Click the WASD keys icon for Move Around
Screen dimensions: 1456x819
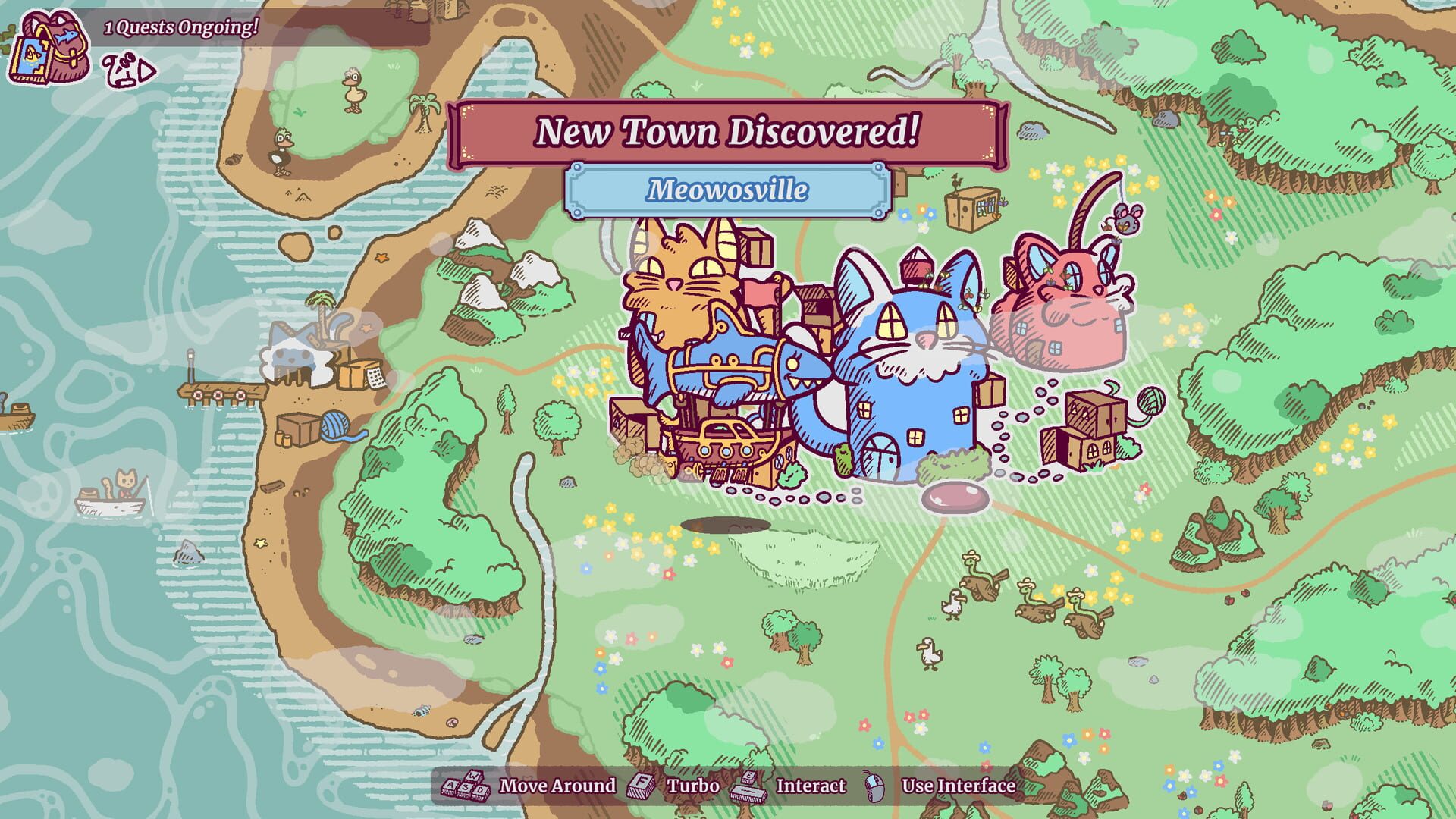click(x=466, y=786)
